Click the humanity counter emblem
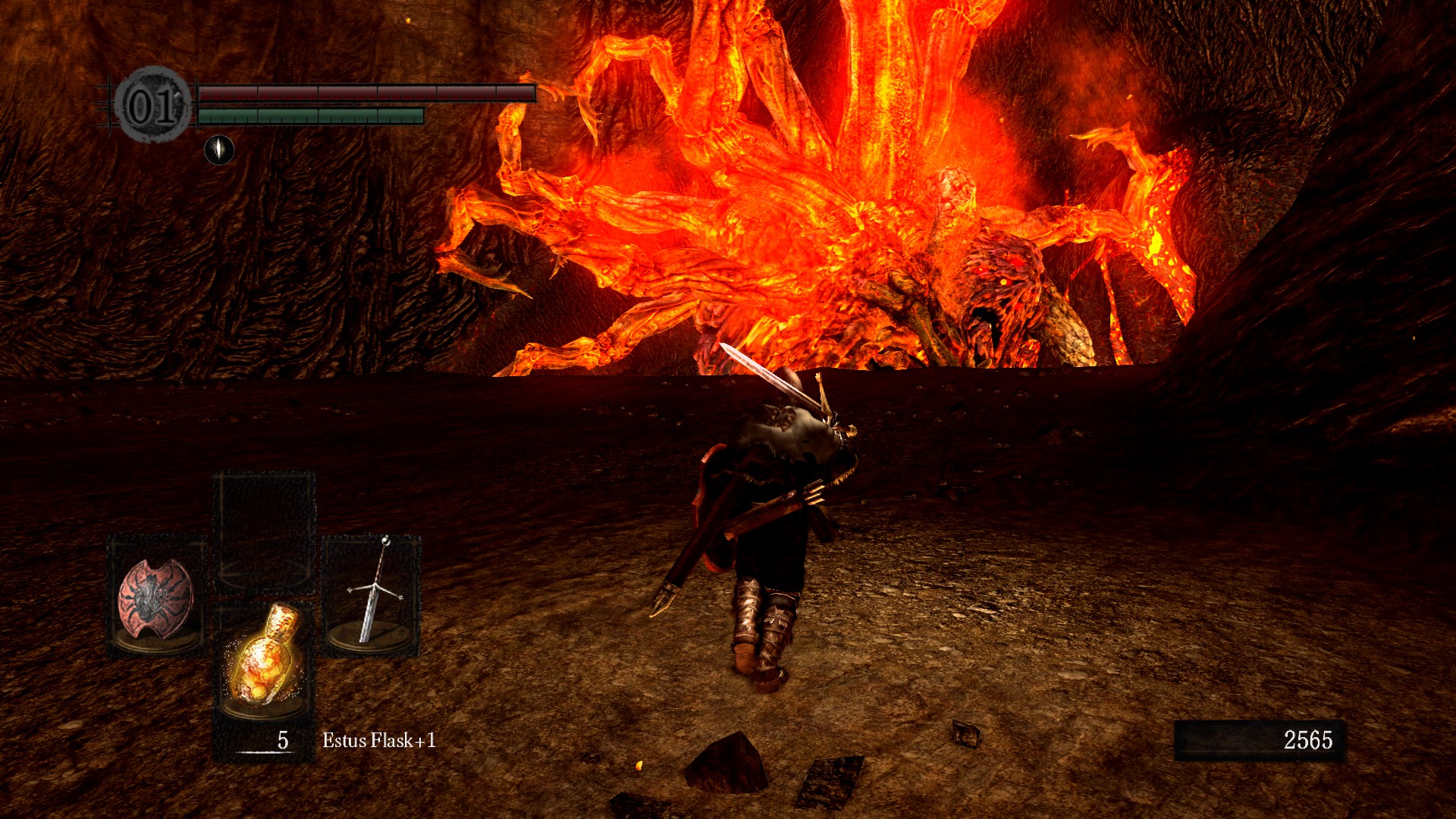The width and height of the screenshot is (1456, 819). (x=152, y=105)
